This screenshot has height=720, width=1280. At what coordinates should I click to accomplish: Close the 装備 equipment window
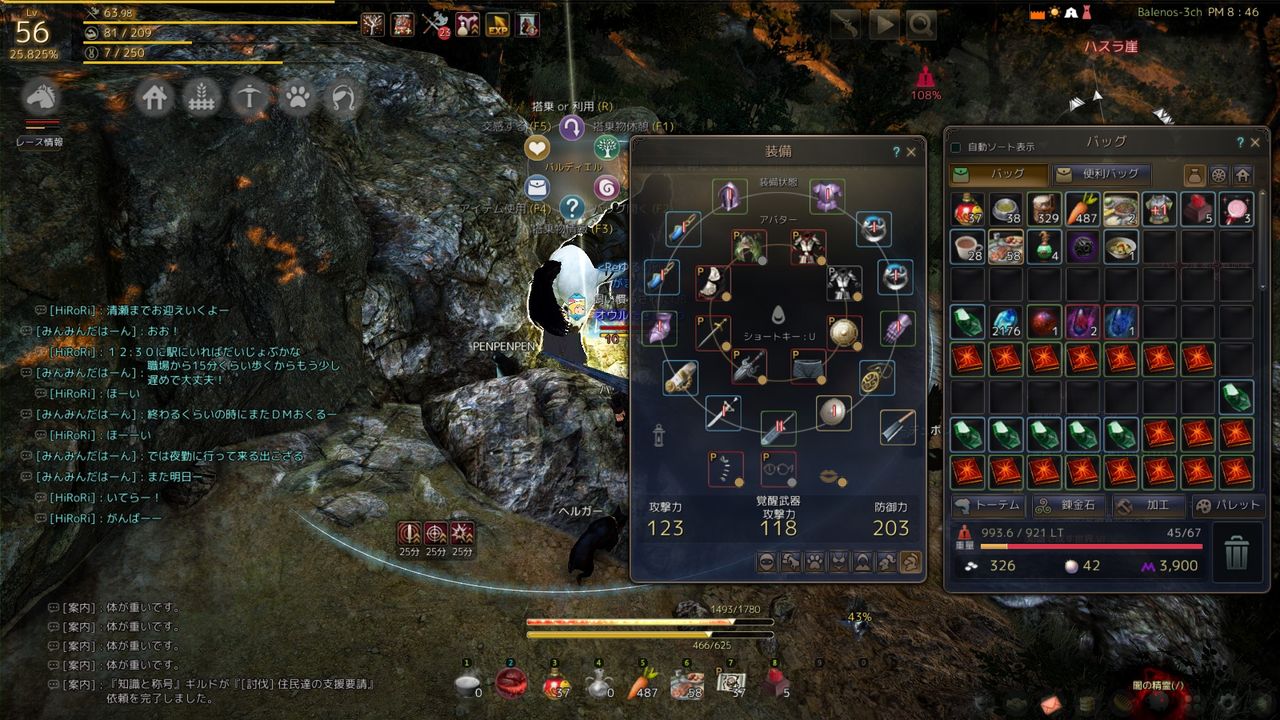coord(911,152)
